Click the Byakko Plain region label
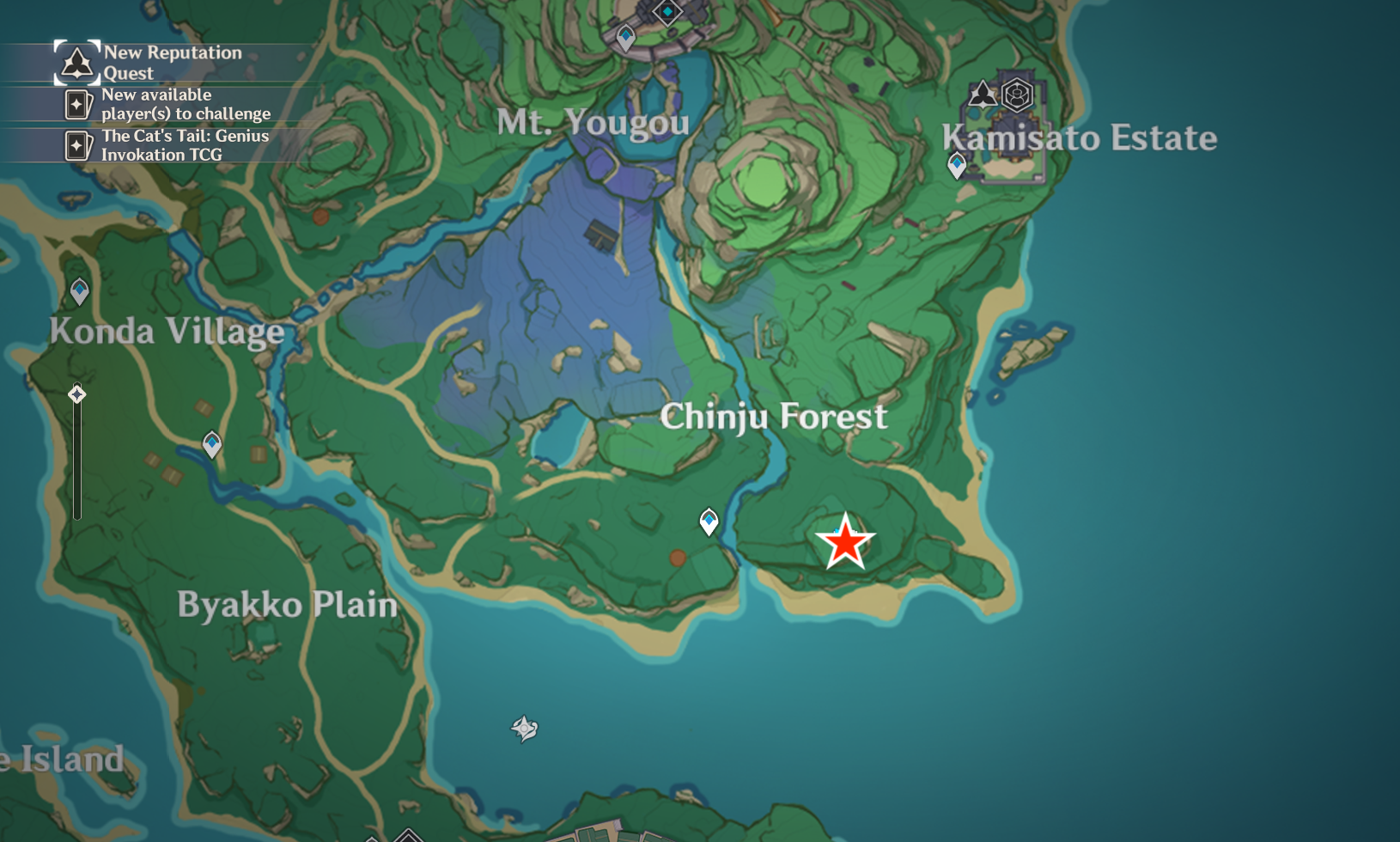The height and width of the screenshot is (842, 1400). click(x=287, y=604)
